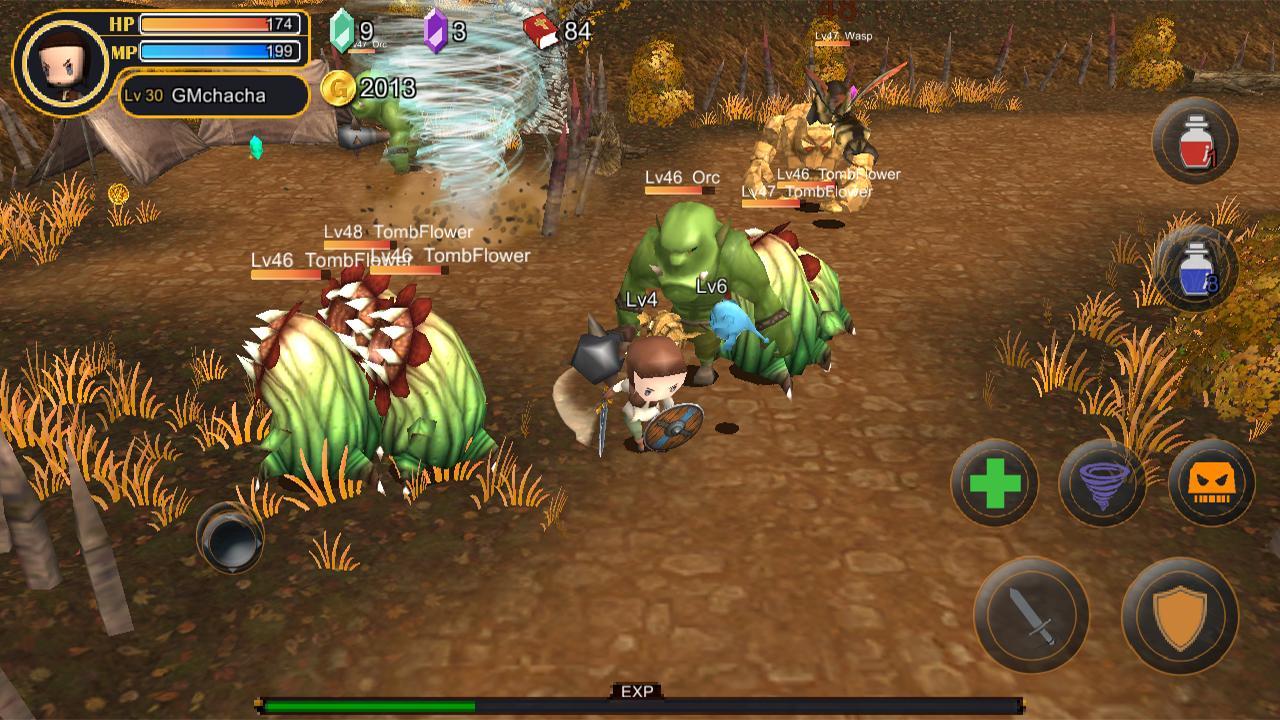This screenshot has height=720, width=1280.
Task: Attack with the sword button
Action: coord(1031,614)
